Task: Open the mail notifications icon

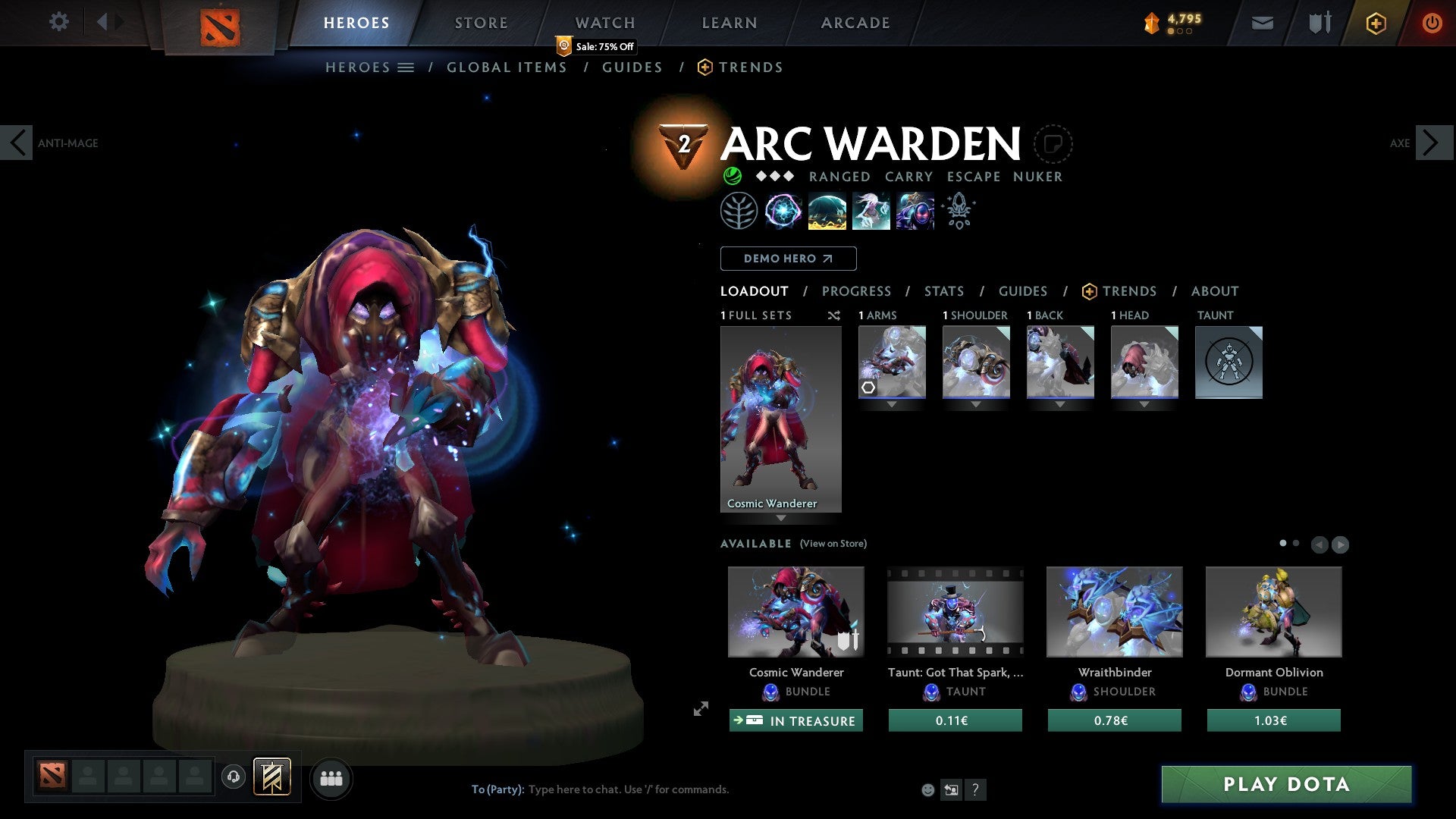Action: pyautogui.click(x=1261, y=23)
